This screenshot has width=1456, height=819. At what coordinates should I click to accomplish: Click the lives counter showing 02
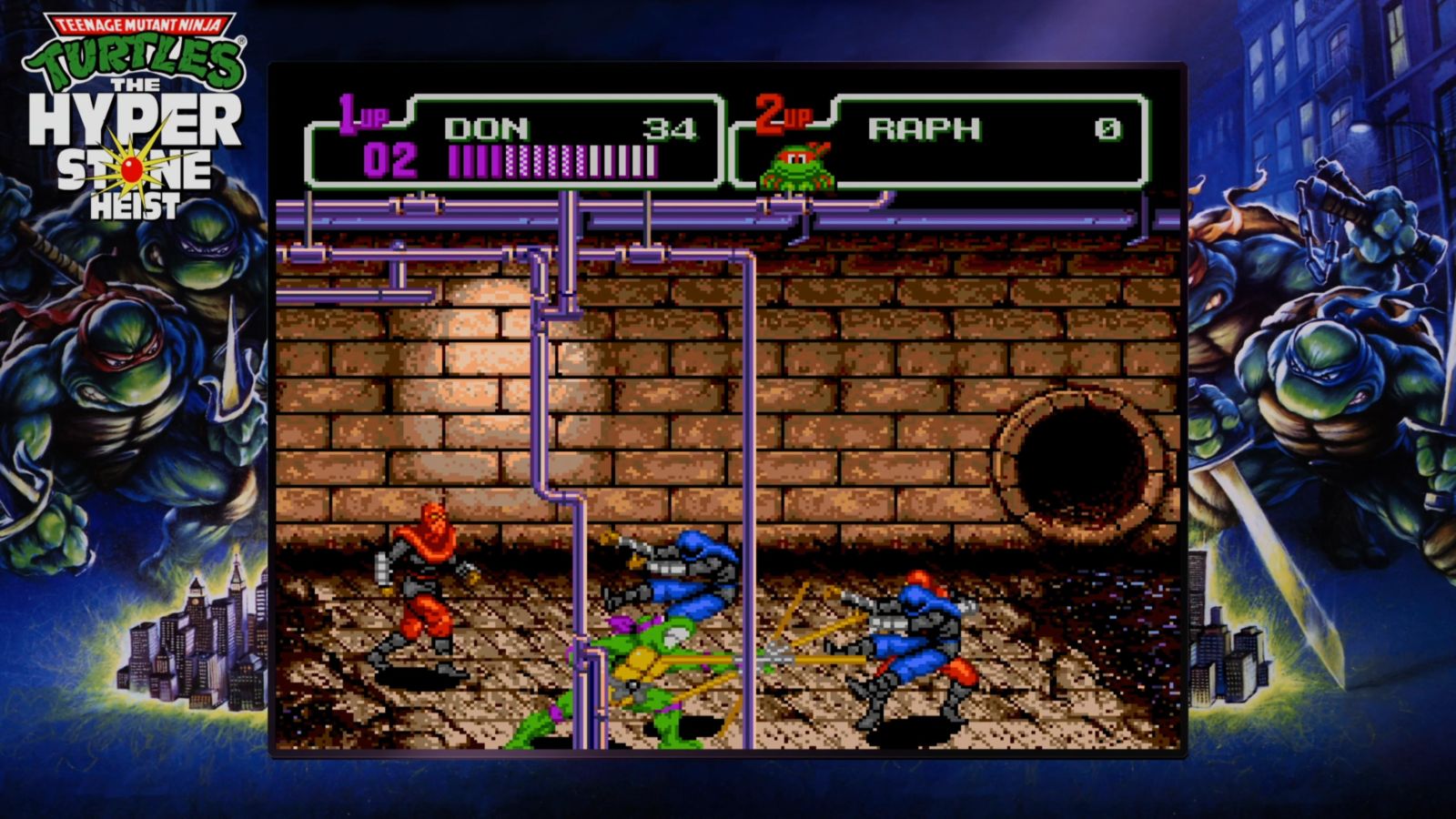point(393,160)
